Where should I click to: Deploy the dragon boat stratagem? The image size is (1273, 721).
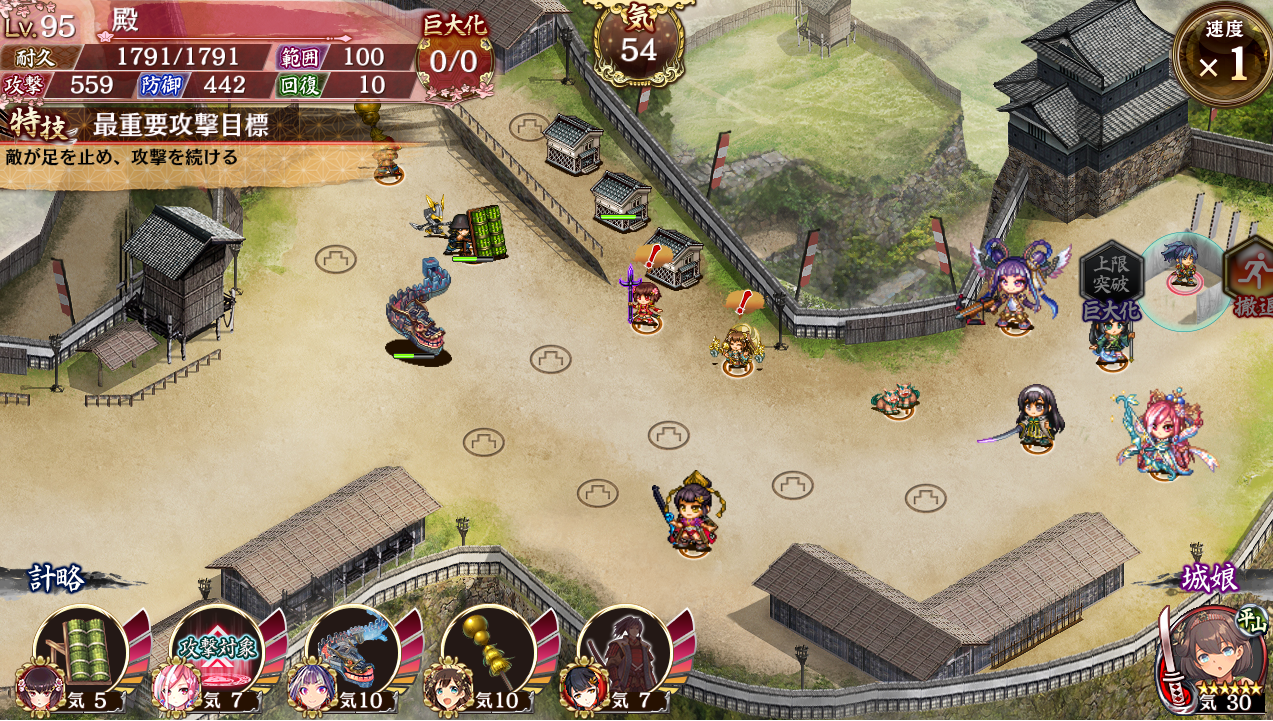pos(352,652)
